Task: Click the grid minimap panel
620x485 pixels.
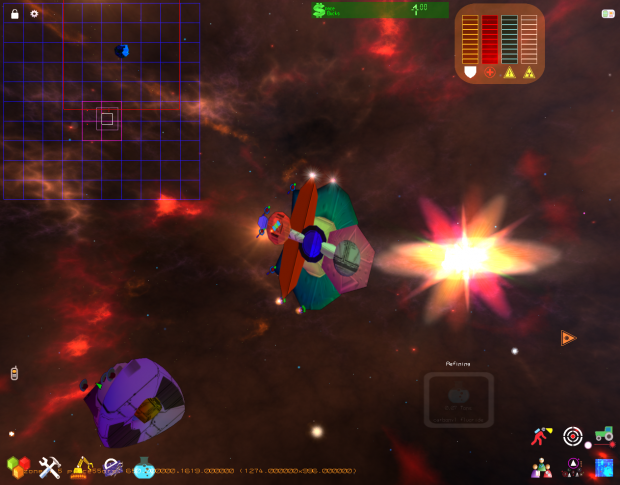Action: point(101,98)
